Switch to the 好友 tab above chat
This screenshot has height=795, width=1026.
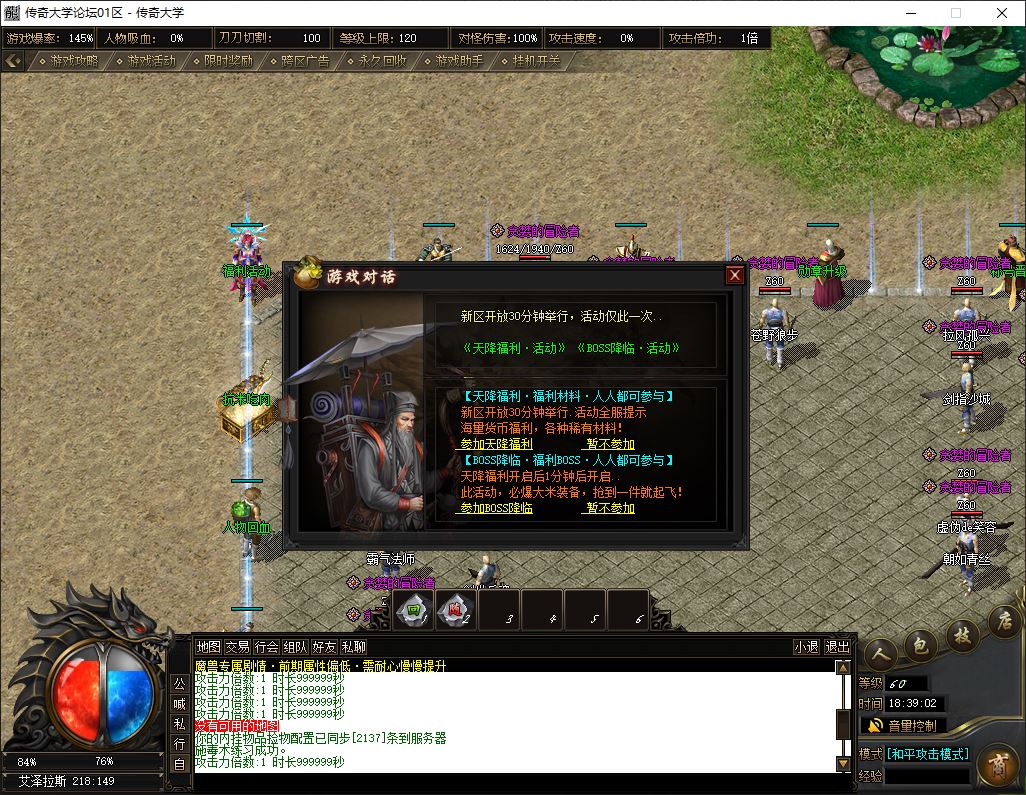(x=324, y=647)
